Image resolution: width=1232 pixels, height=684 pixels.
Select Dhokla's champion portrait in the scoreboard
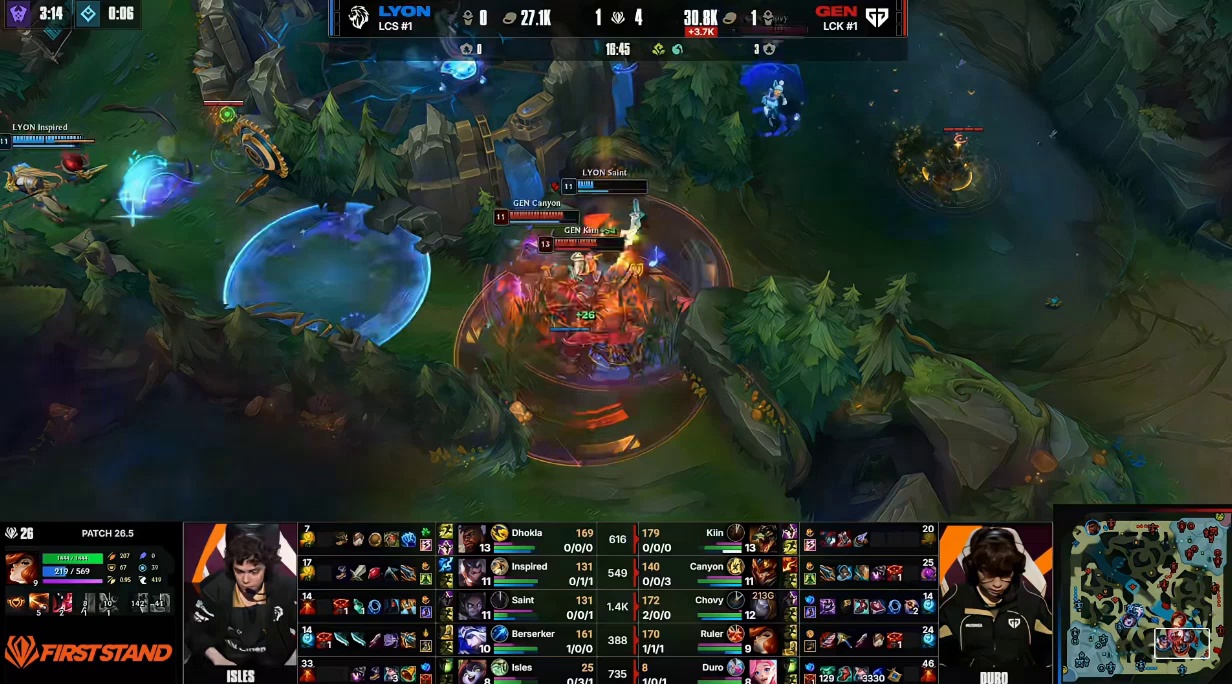tap(472, 539)
